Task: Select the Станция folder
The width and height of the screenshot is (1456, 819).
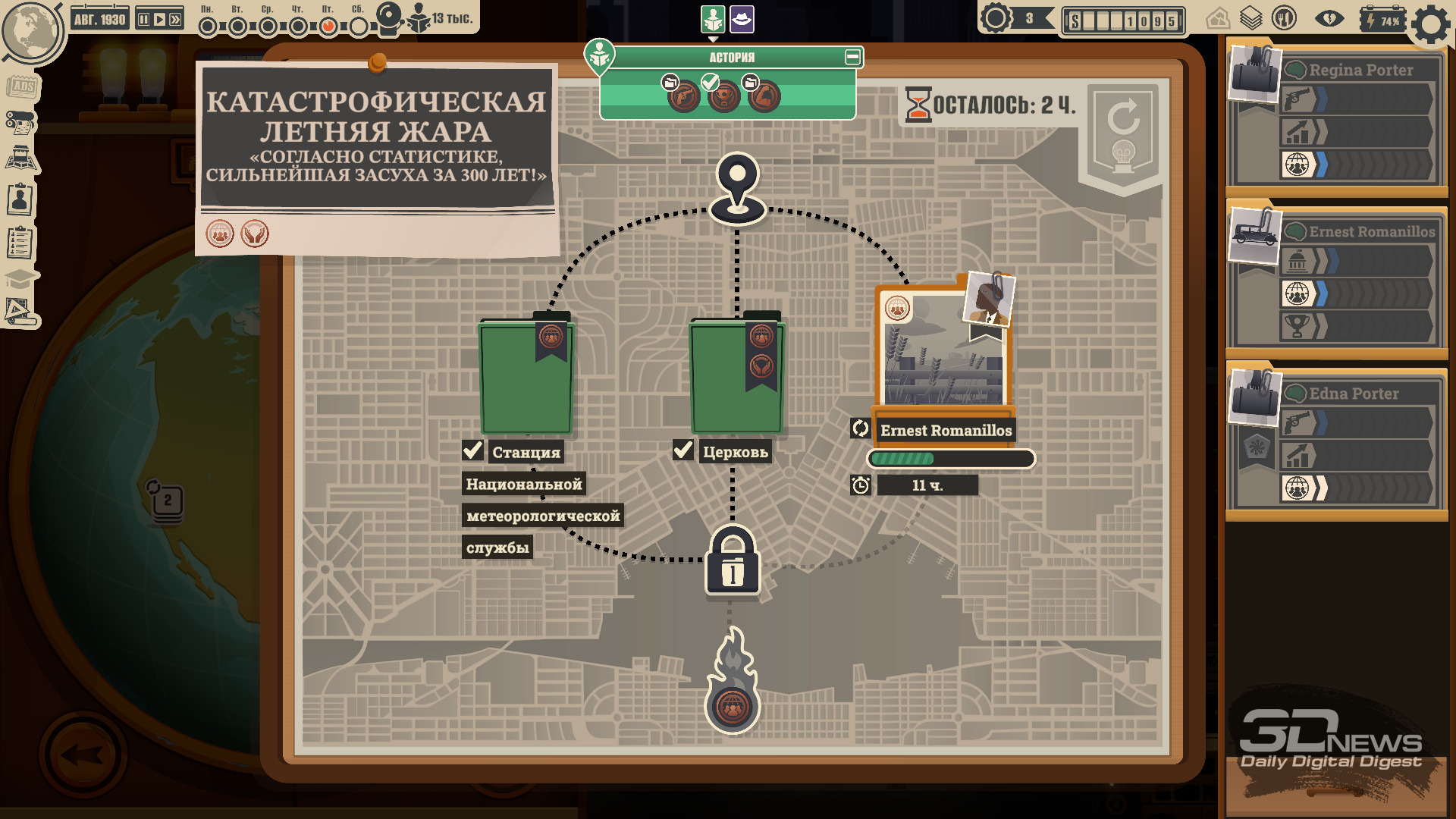Action: (x=526, y=377)
